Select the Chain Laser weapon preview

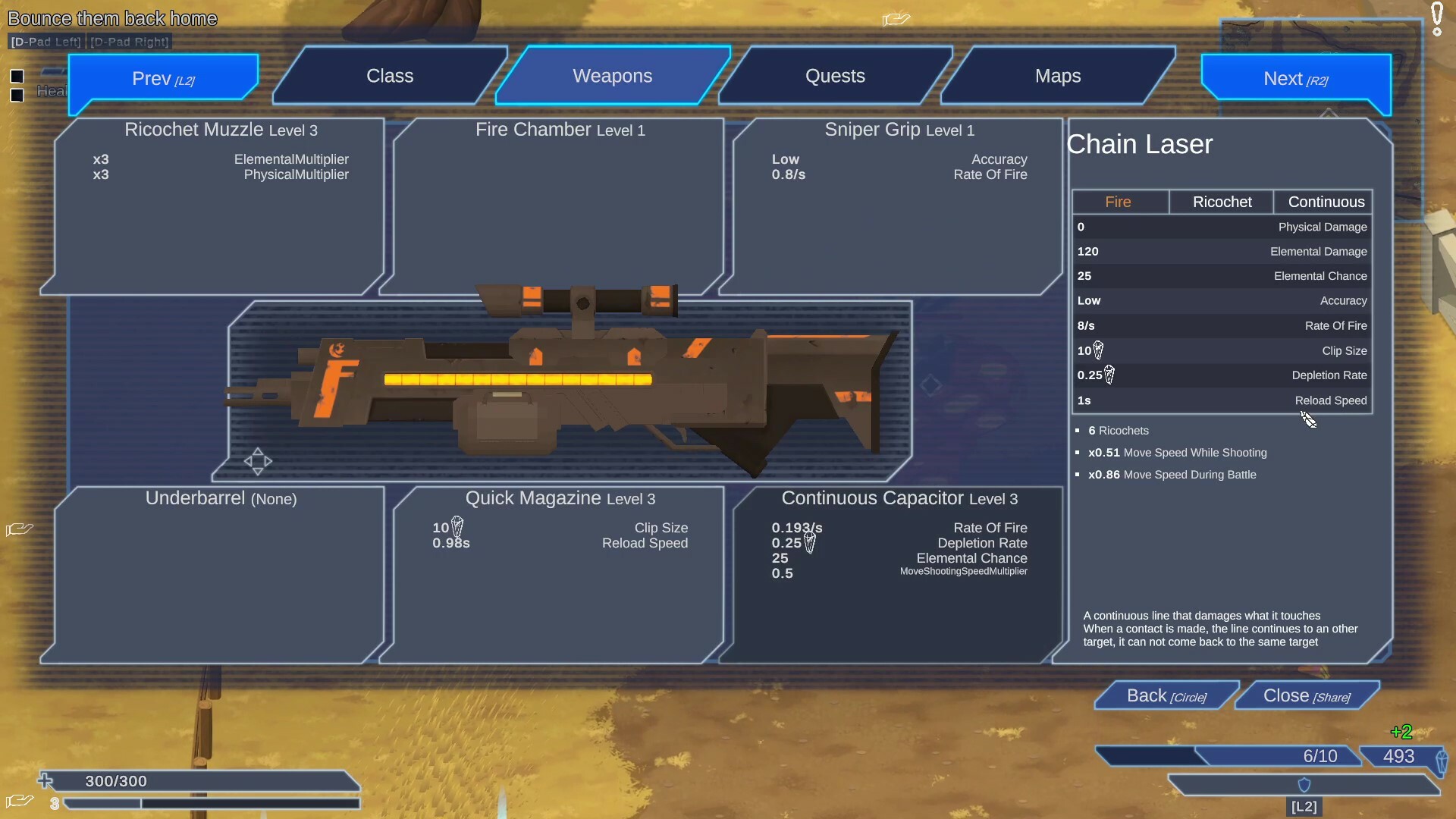[x=569, y=387]
